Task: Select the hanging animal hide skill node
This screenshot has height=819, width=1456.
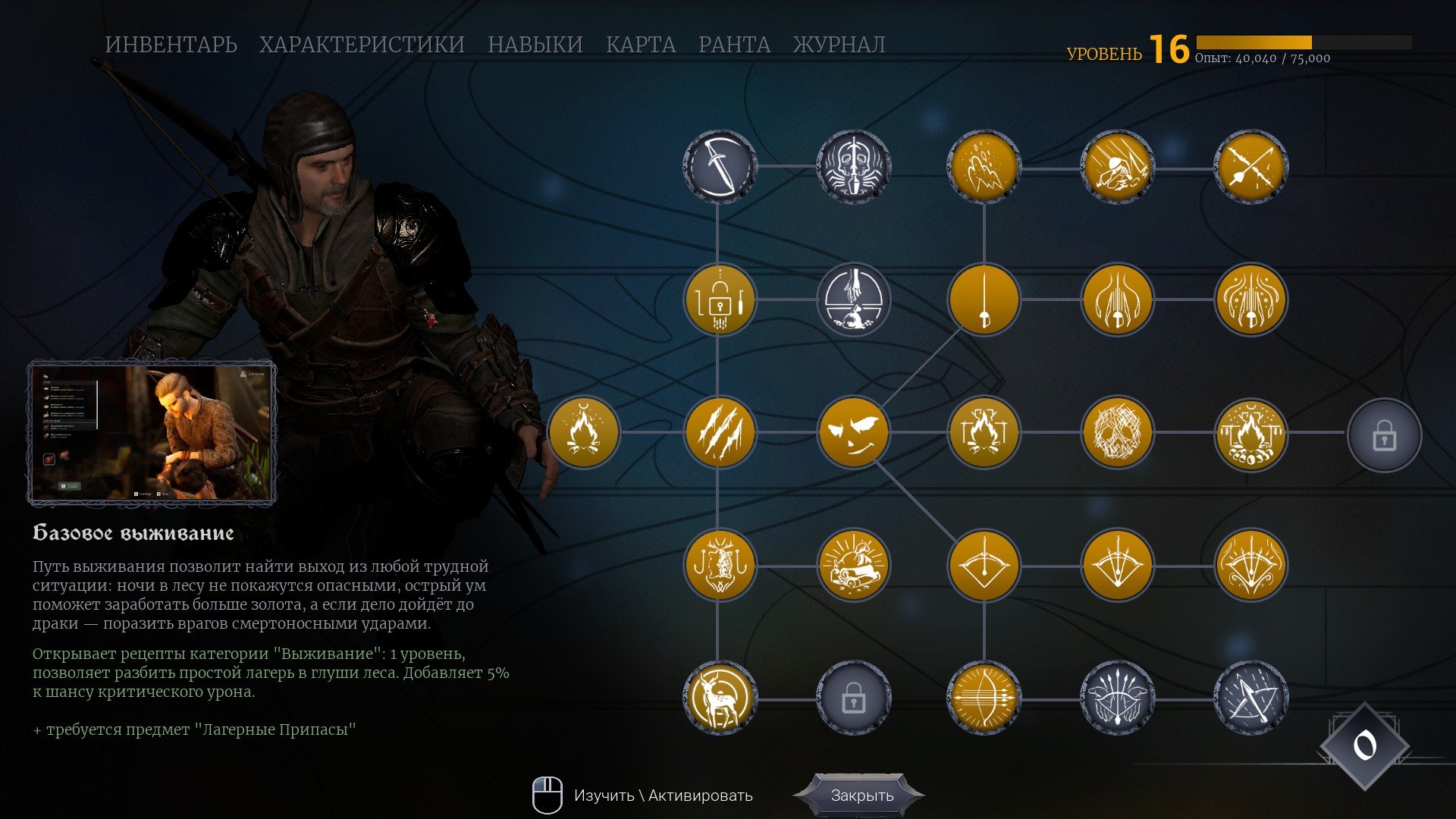Action: (x=719, y=566)
